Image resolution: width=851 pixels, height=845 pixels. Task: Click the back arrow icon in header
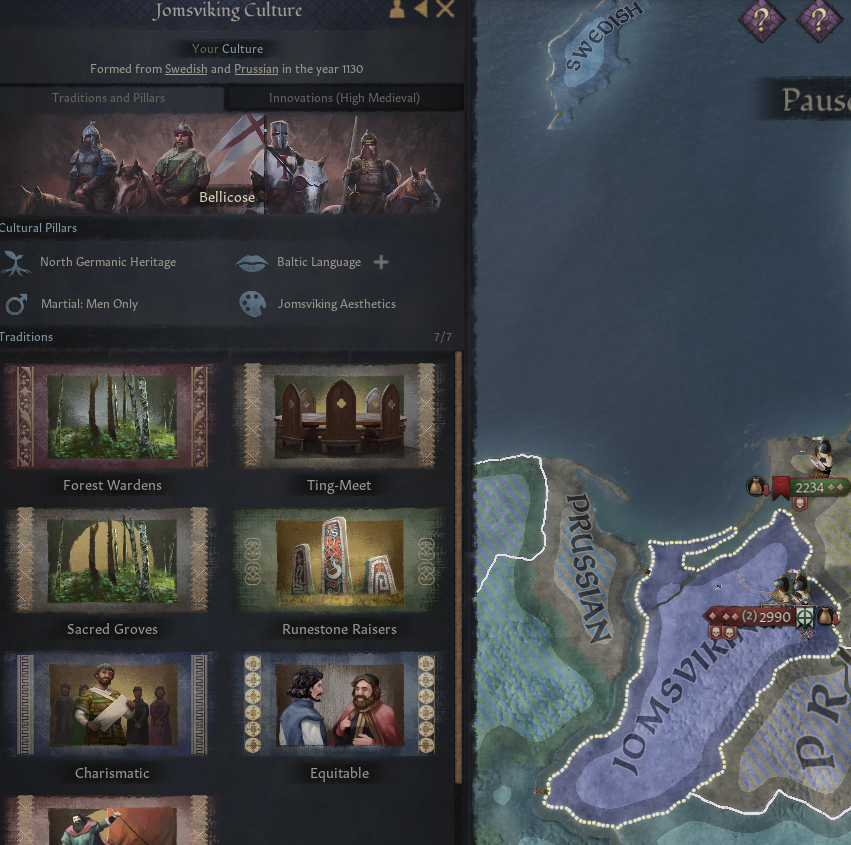click(x=421, y=10)
